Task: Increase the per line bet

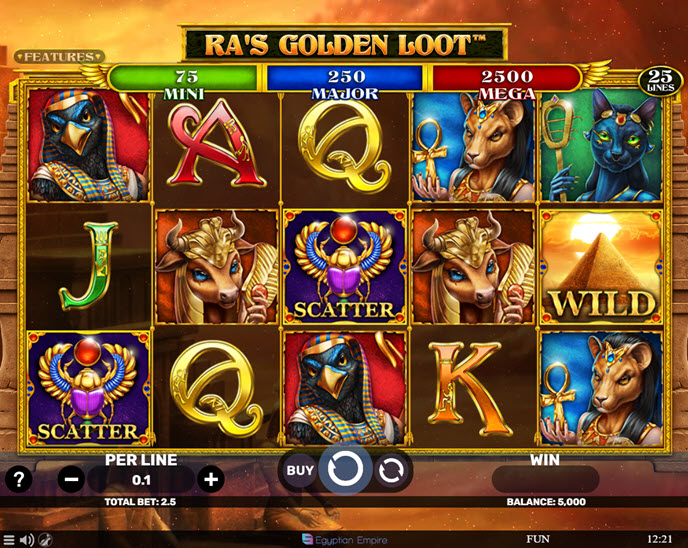Action: click(x=211, y=479)
